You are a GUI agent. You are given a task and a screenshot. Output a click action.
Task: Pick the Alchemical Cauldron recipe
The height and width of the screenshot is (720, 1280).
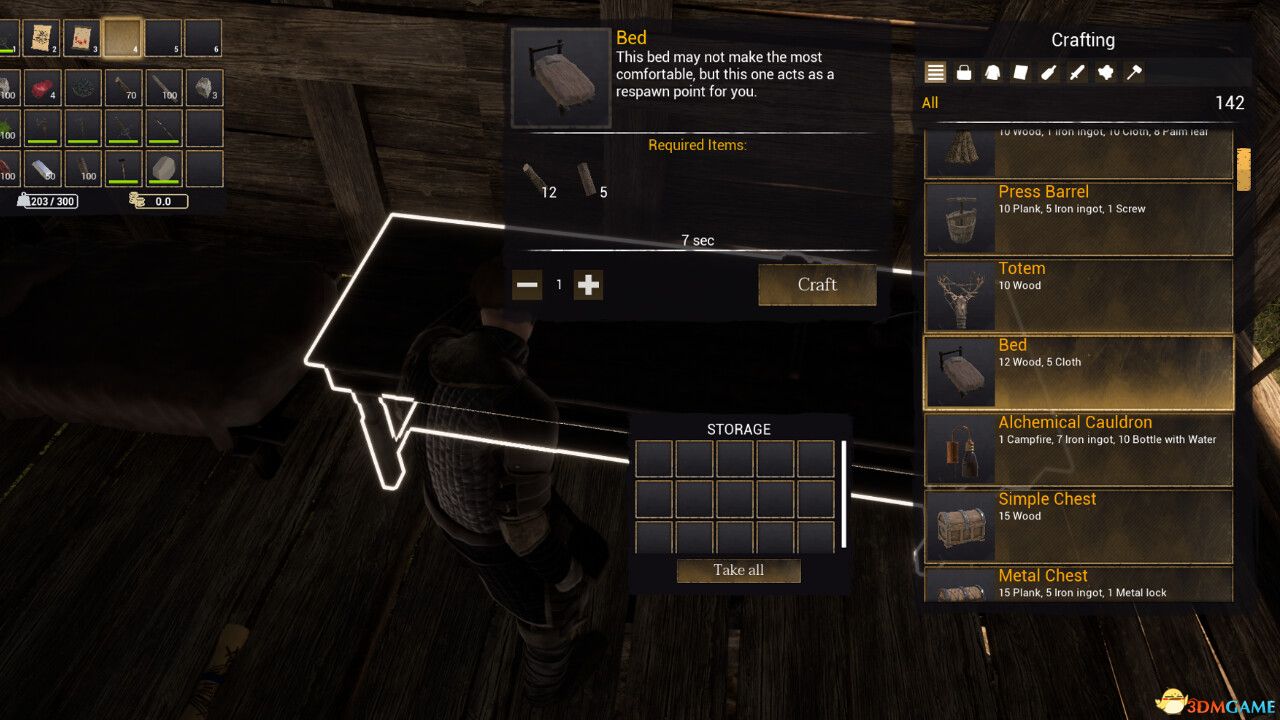click(1078, 449)
